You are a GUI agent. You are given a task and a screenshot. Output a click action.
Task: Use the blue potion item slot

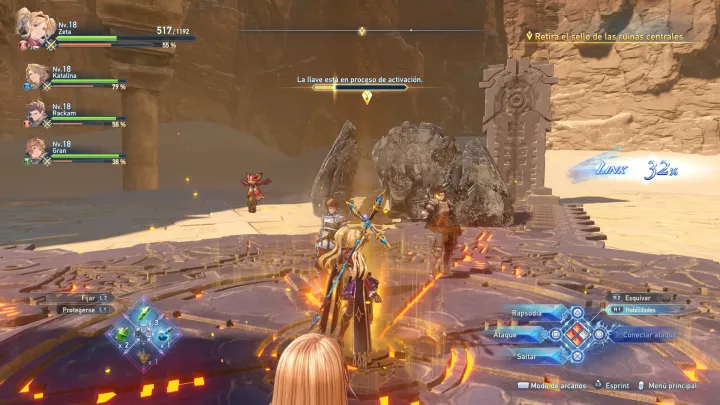(162, 334)
